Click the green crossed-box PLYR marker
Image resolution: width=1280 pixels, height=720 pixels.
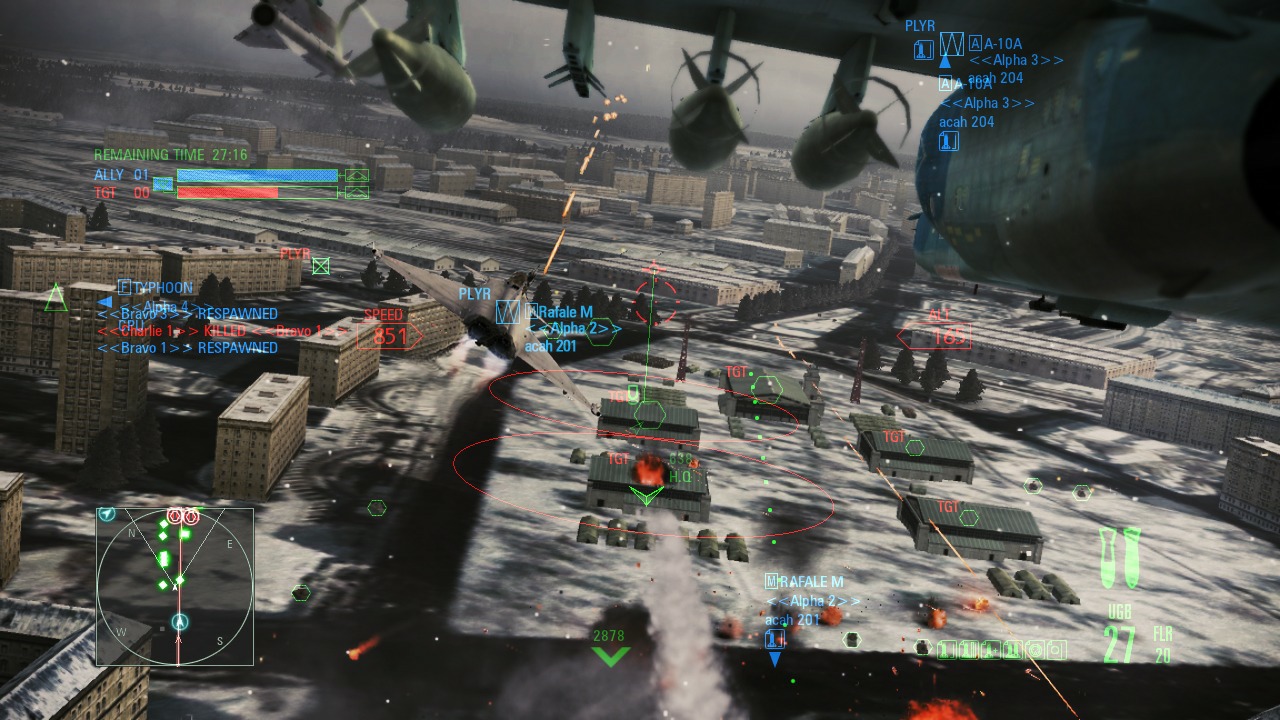click(x=321, y=265)
